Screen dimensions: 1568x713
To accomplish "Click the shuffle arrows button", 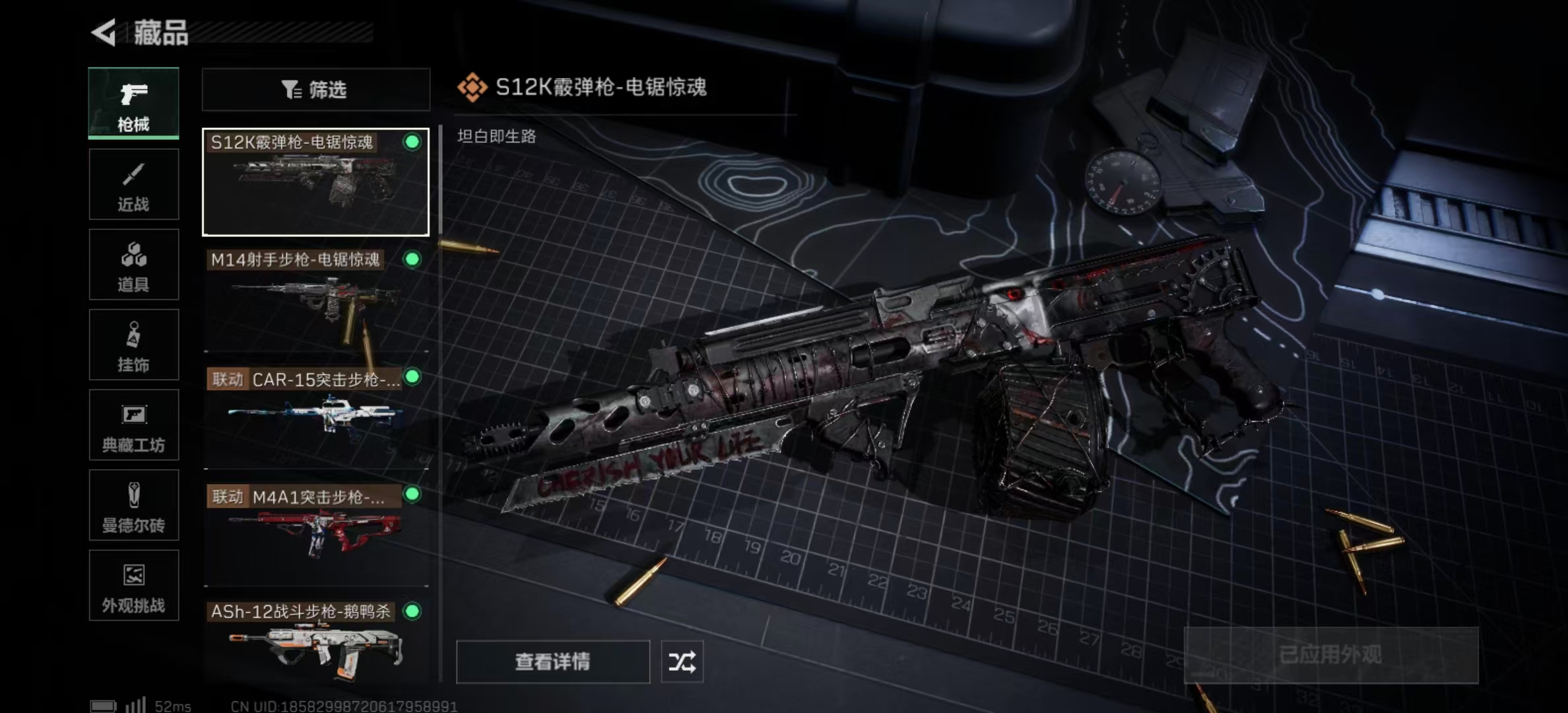I will (682, 662).
